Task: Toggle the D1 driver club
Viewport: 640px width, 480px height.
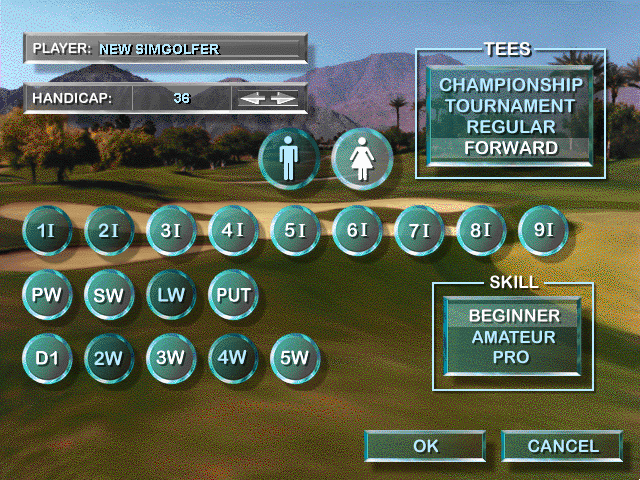Action: point(47,357)
